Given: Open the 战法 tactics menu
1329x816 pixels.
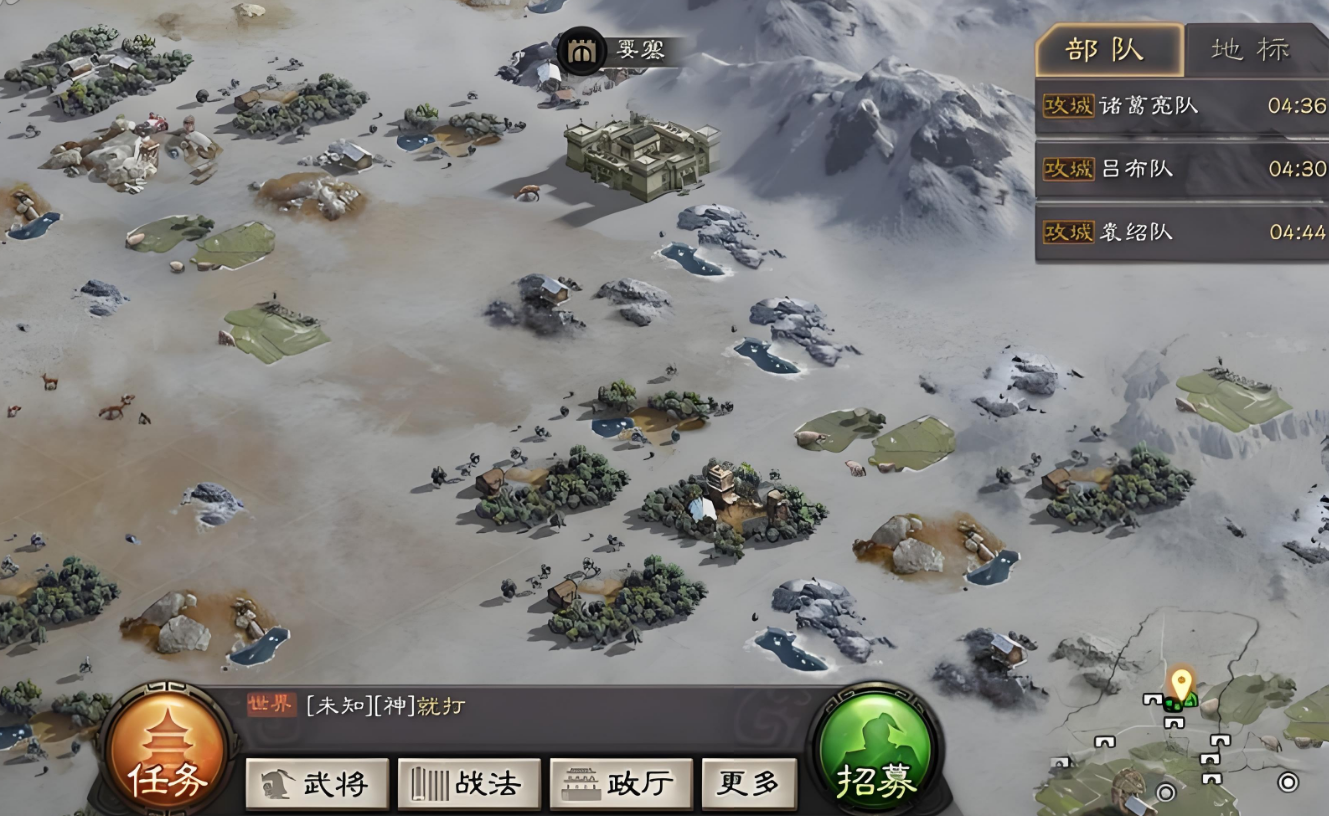Looking at the screenshot, I should point(469,784).
